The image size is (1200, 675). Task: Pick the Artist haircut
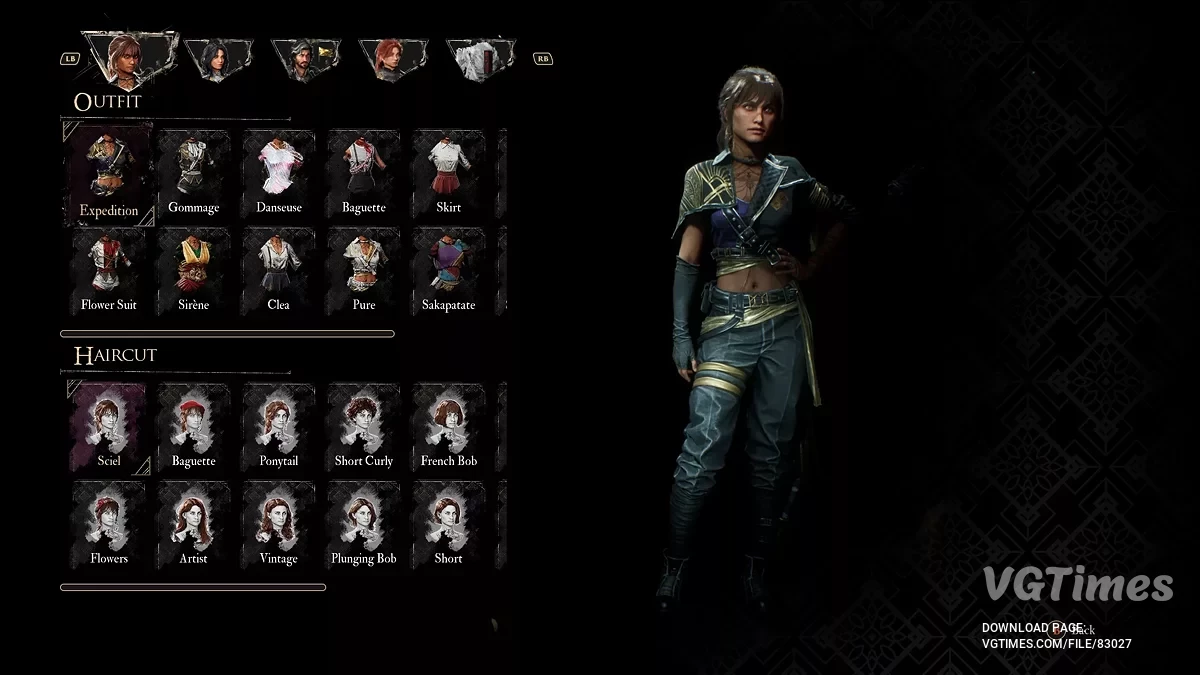[x=194, y=523]
